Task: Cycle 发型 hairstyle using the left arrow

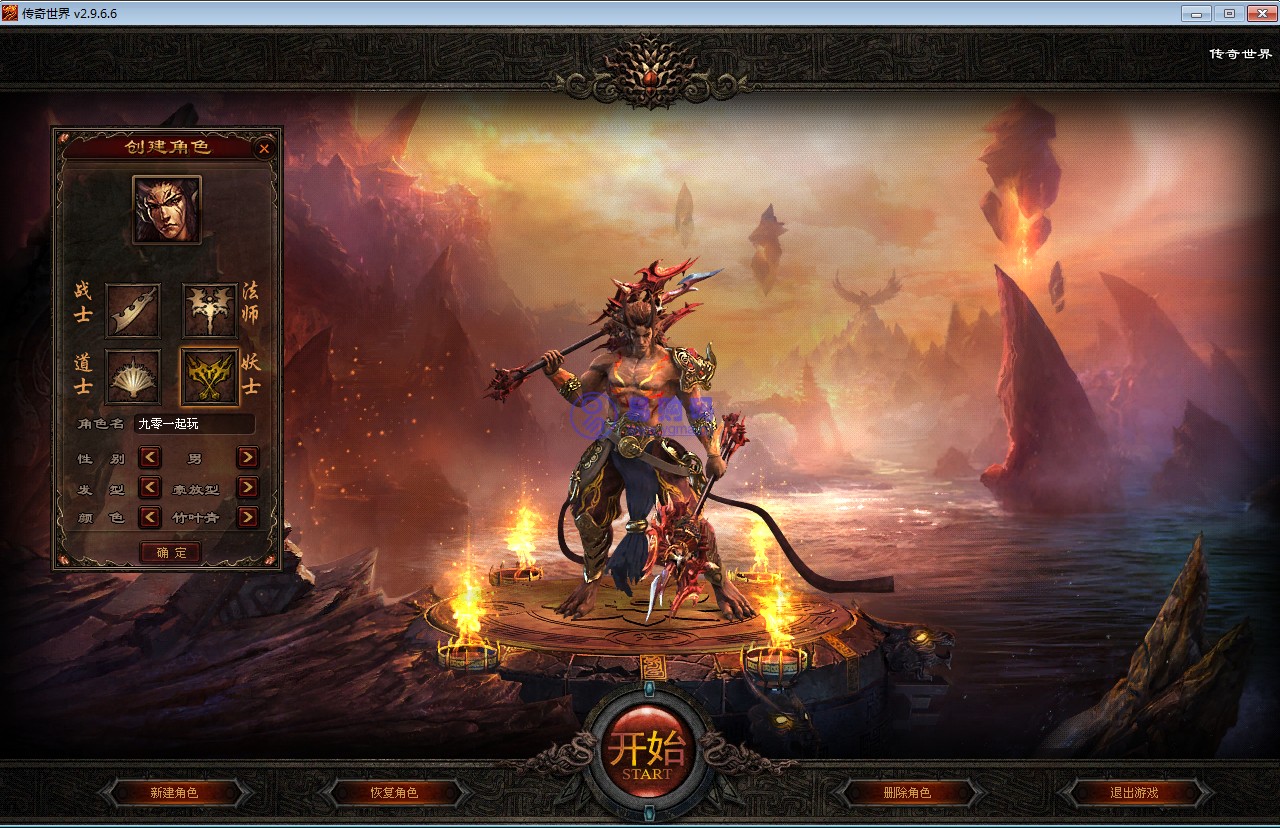Action: [x=150, y=488]
